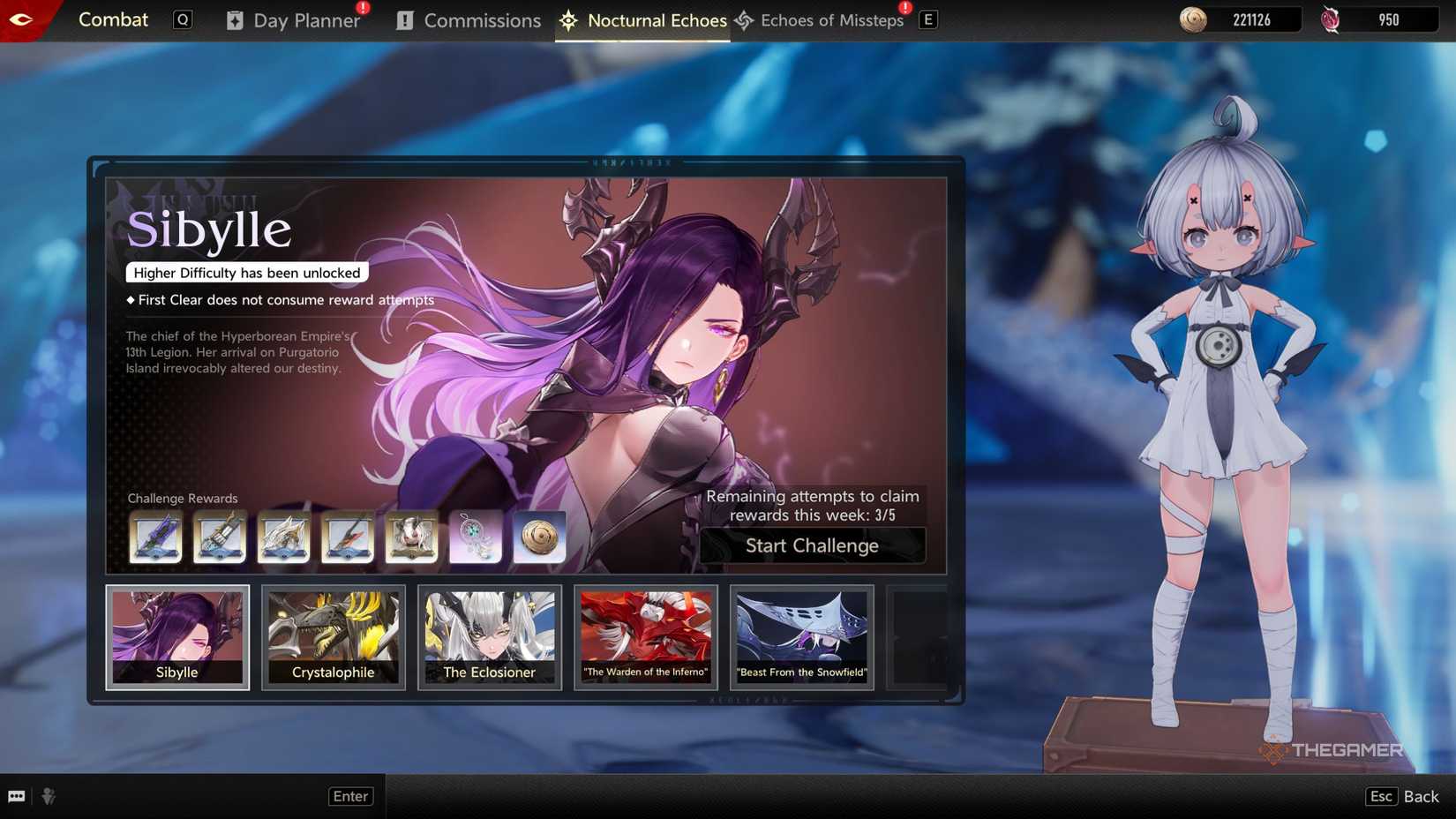Screen dimensions: 1456x819
Task: Open the Commissions menu
Action: pyautogui.click(x=482, y=20)
